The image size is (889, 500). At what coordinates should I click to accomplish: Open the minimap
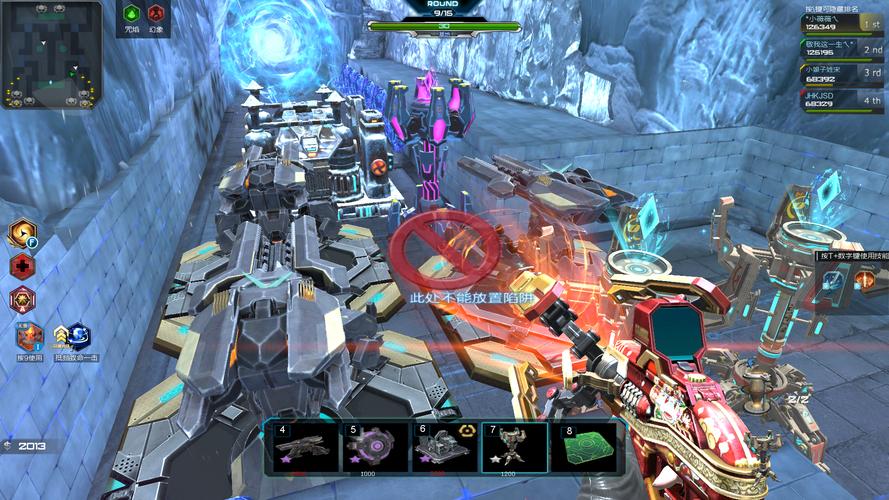click(51, 54)
